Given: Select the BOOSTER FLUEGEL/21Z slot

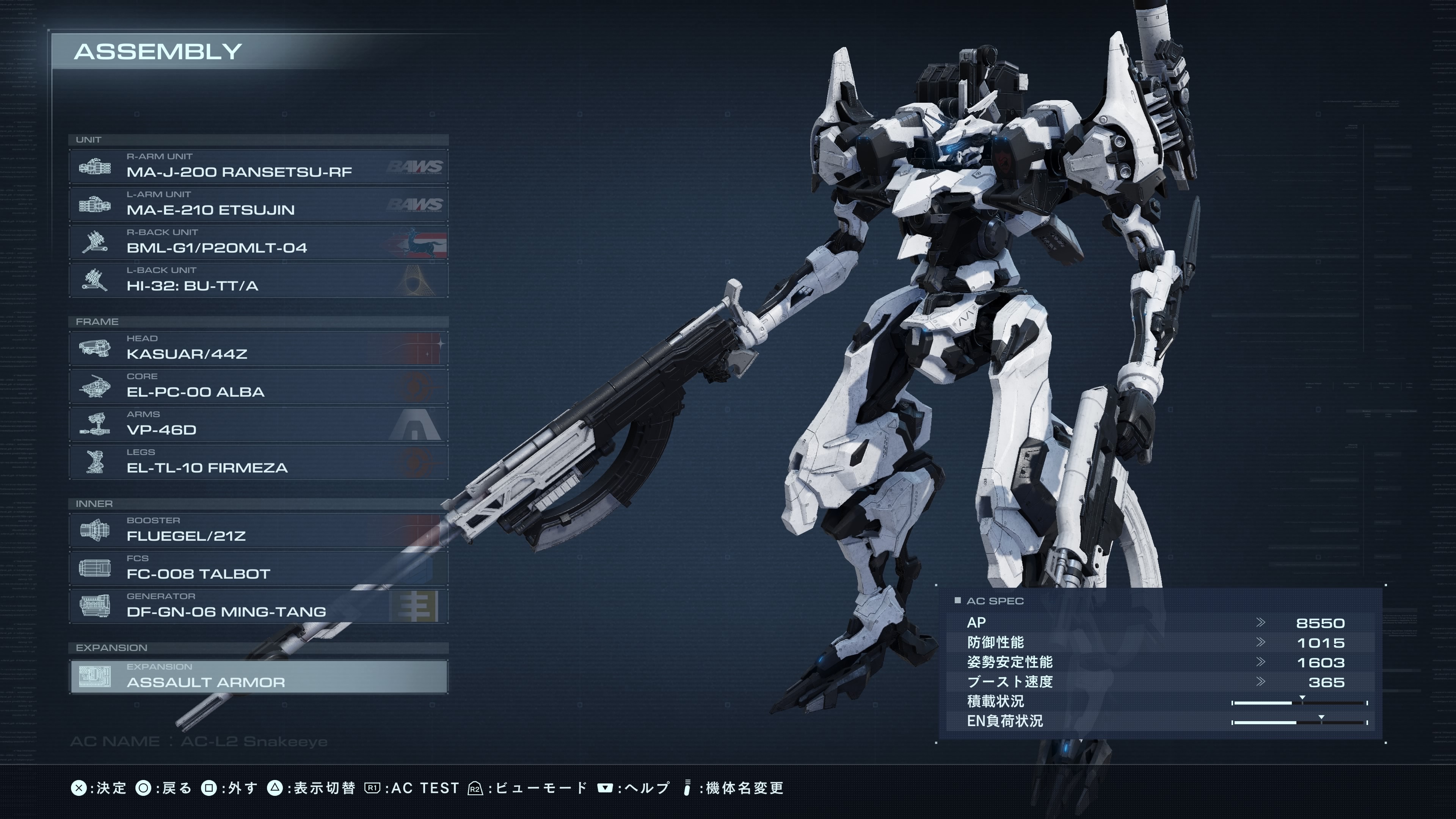Looking at the screenshot, I should (x=258, y=530).
